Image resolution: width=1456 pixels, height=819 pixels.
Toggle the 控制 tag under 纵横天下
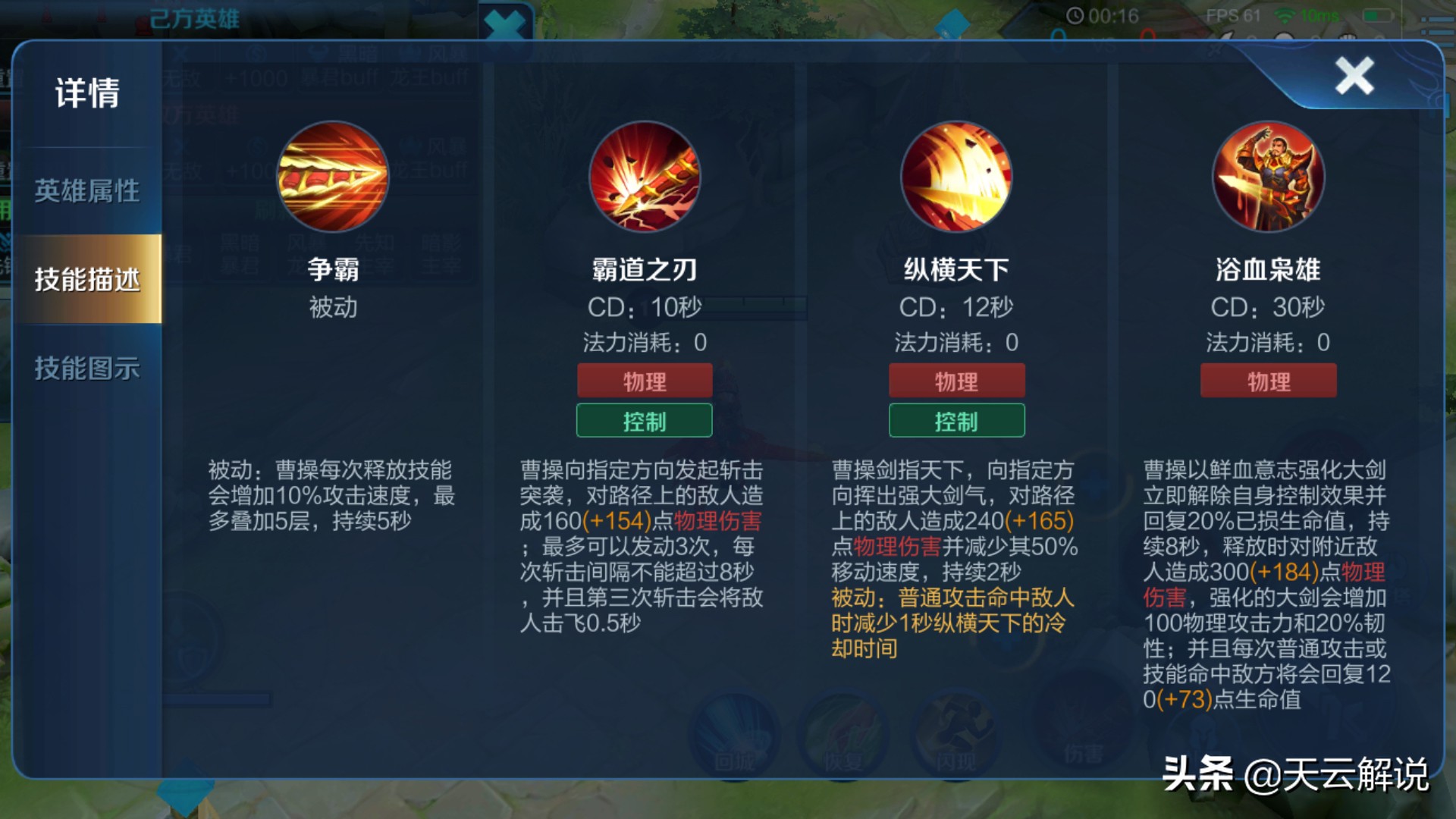coord(956,420)
